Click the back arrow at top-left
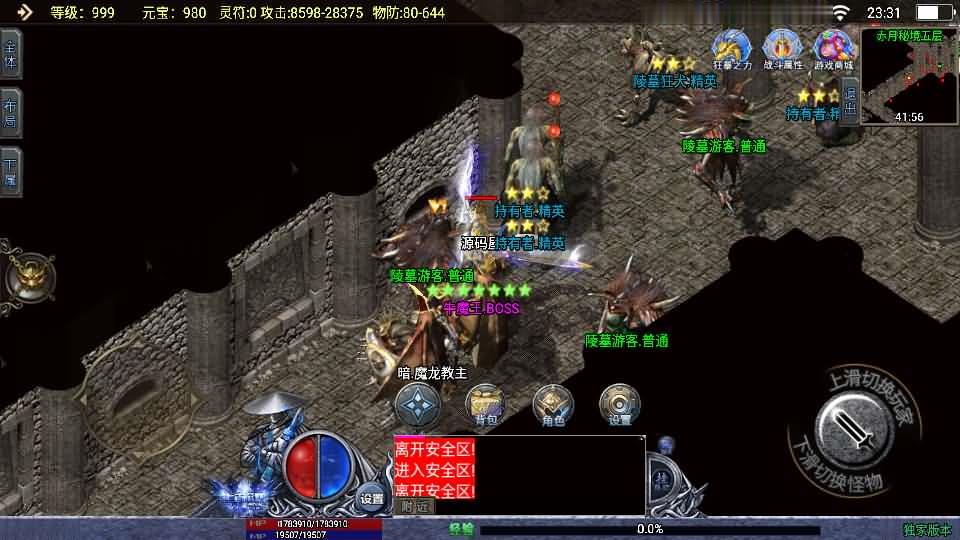Screen dimensions: 960x540 [24, 12]
